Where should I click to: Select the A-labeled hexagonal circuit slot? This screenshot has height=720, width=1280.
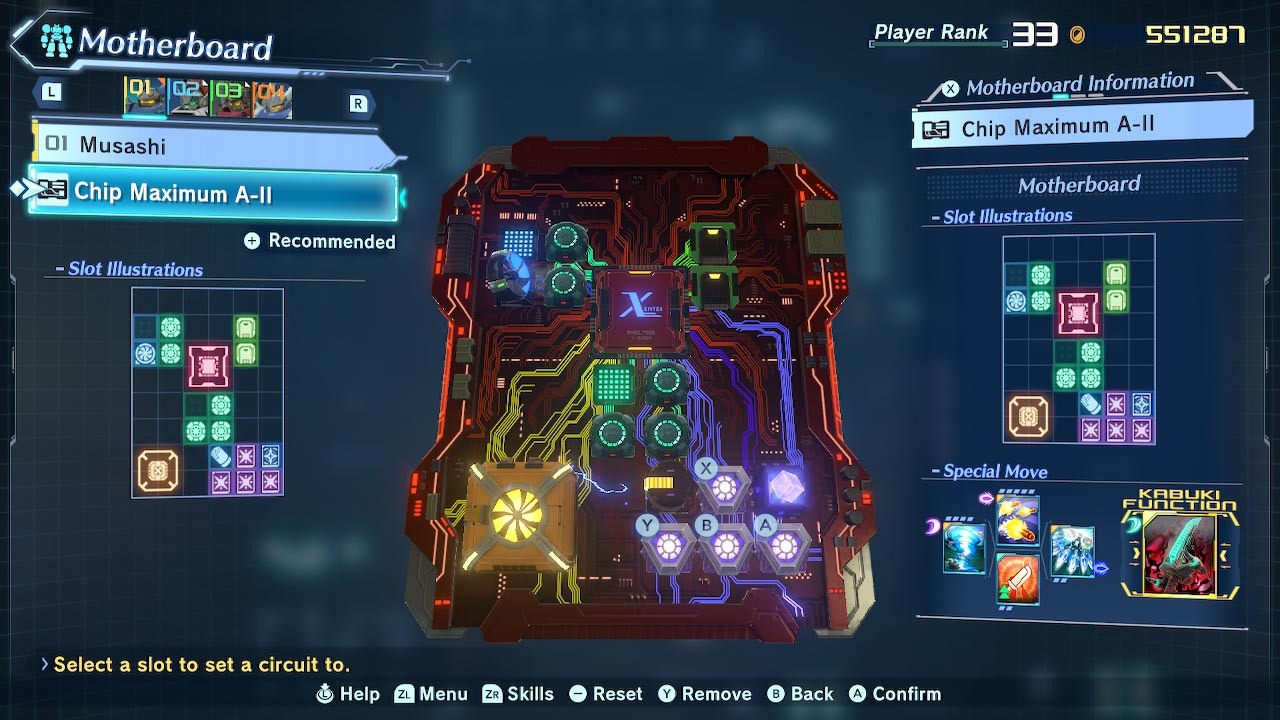[785, 546]
